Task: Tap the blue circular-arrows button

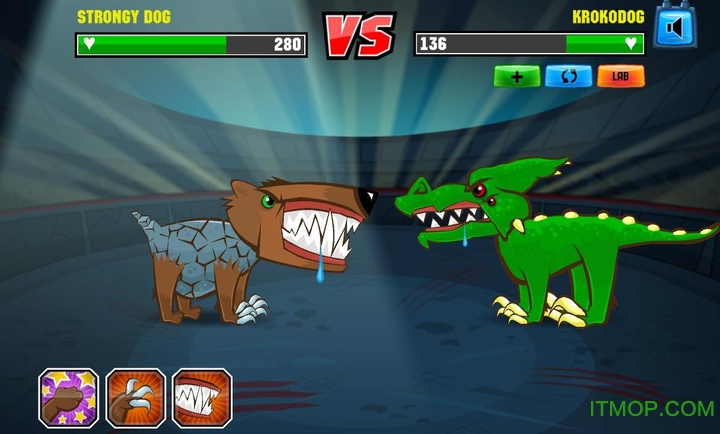Action: coord(568,76)
